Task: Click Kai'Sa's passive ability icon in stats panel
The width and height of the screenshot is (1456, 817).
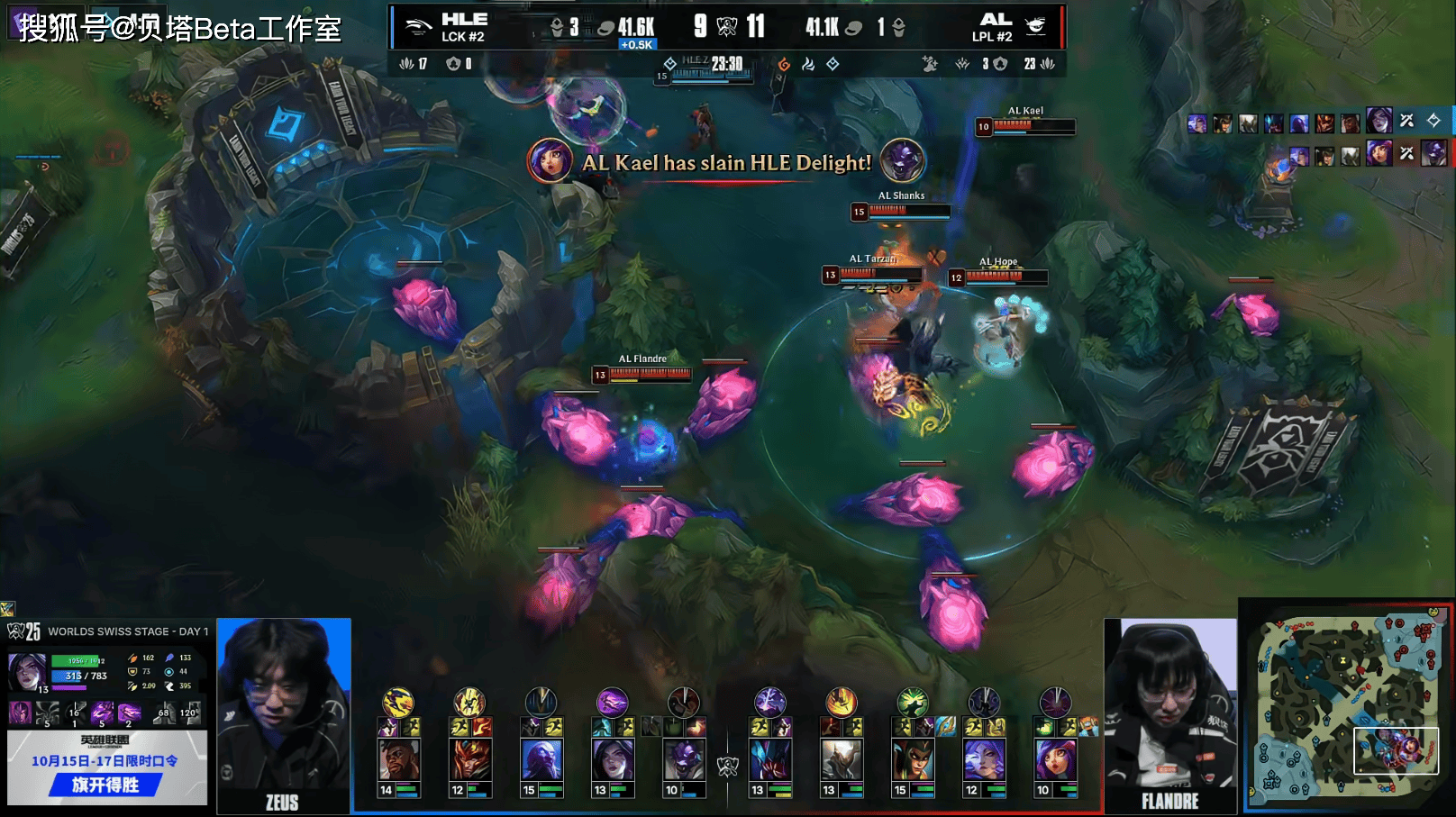Action: click(x=19, y=713)
